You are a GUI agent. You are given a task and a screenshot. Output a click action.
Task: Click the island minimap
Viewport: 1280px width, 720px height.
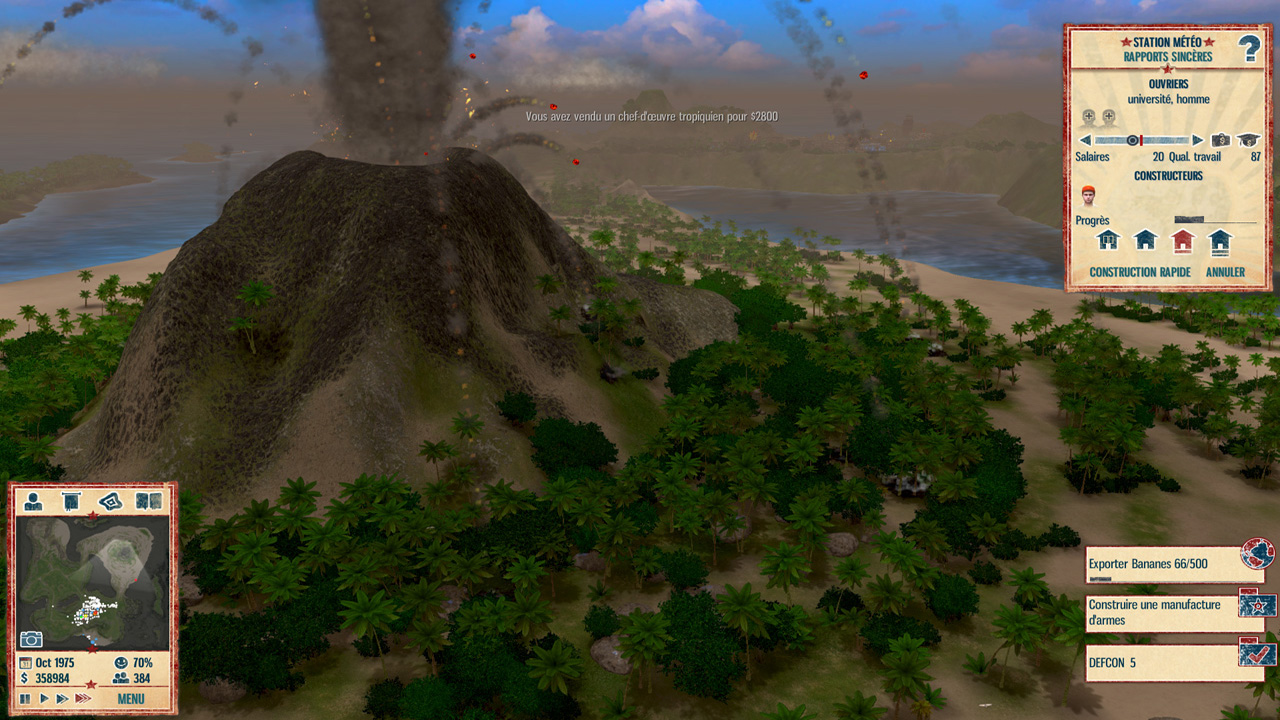93,580
